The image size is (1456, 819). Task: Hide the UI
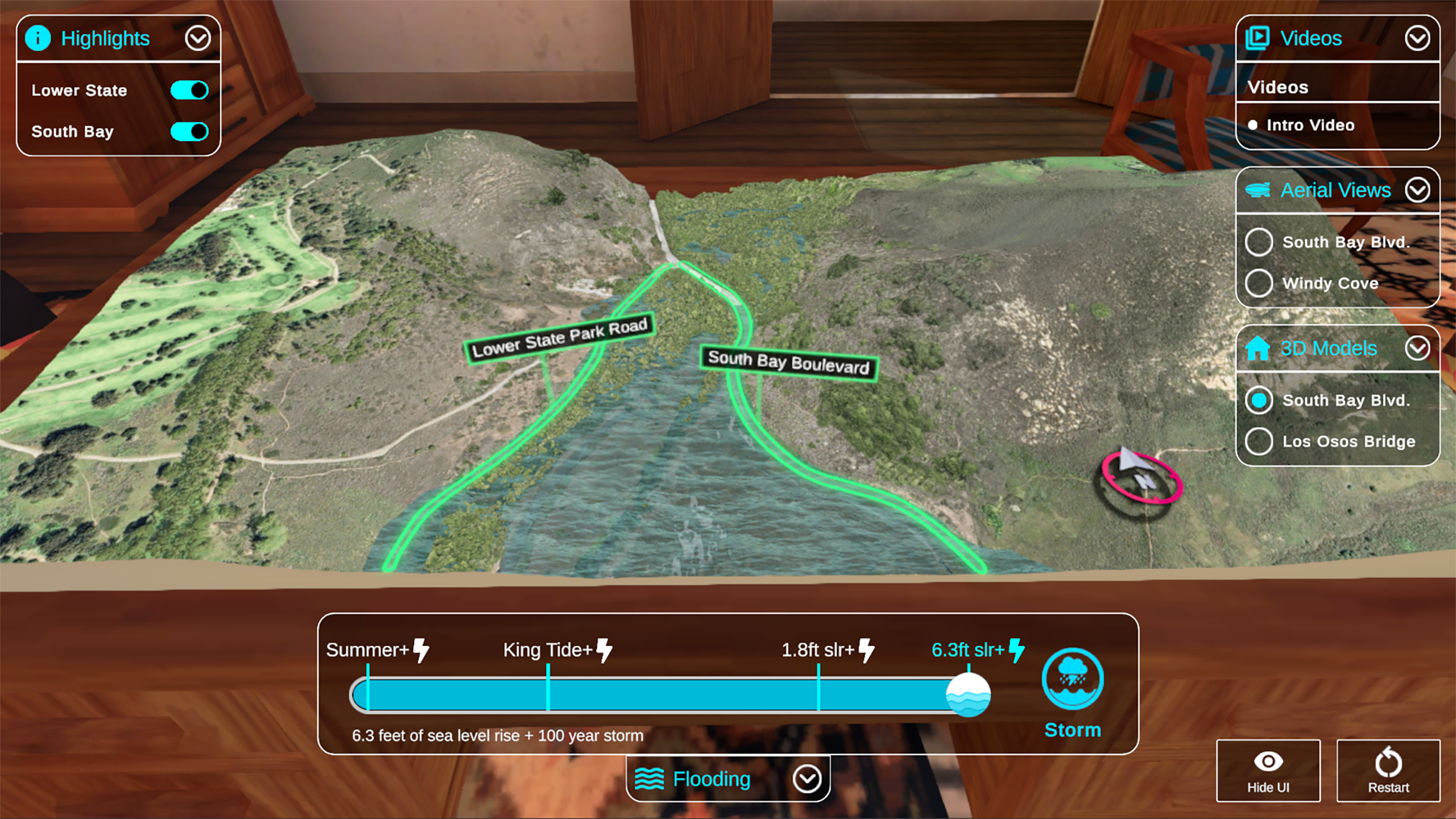point(1268,771)
